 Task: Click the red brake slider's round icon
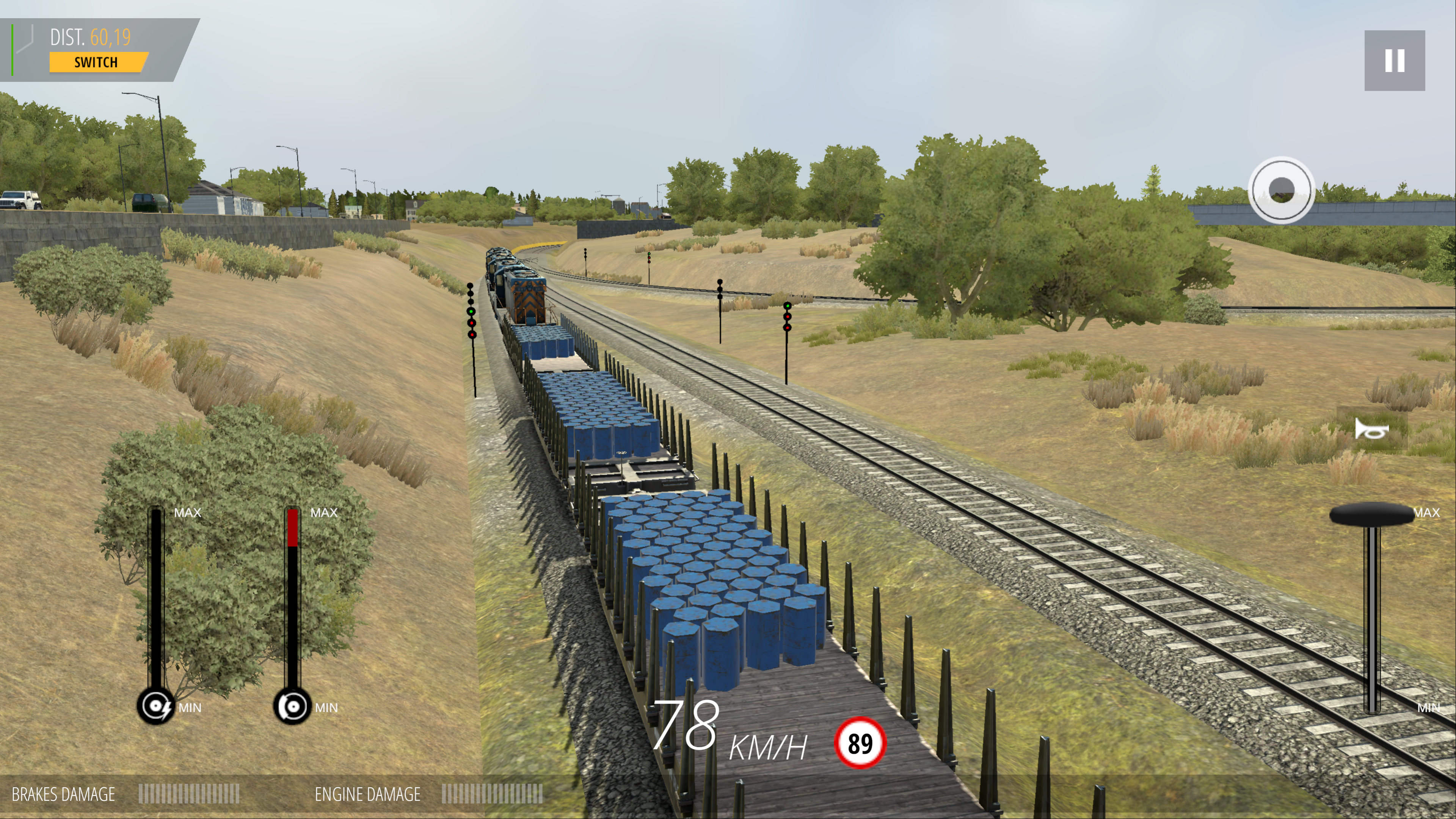292,706
